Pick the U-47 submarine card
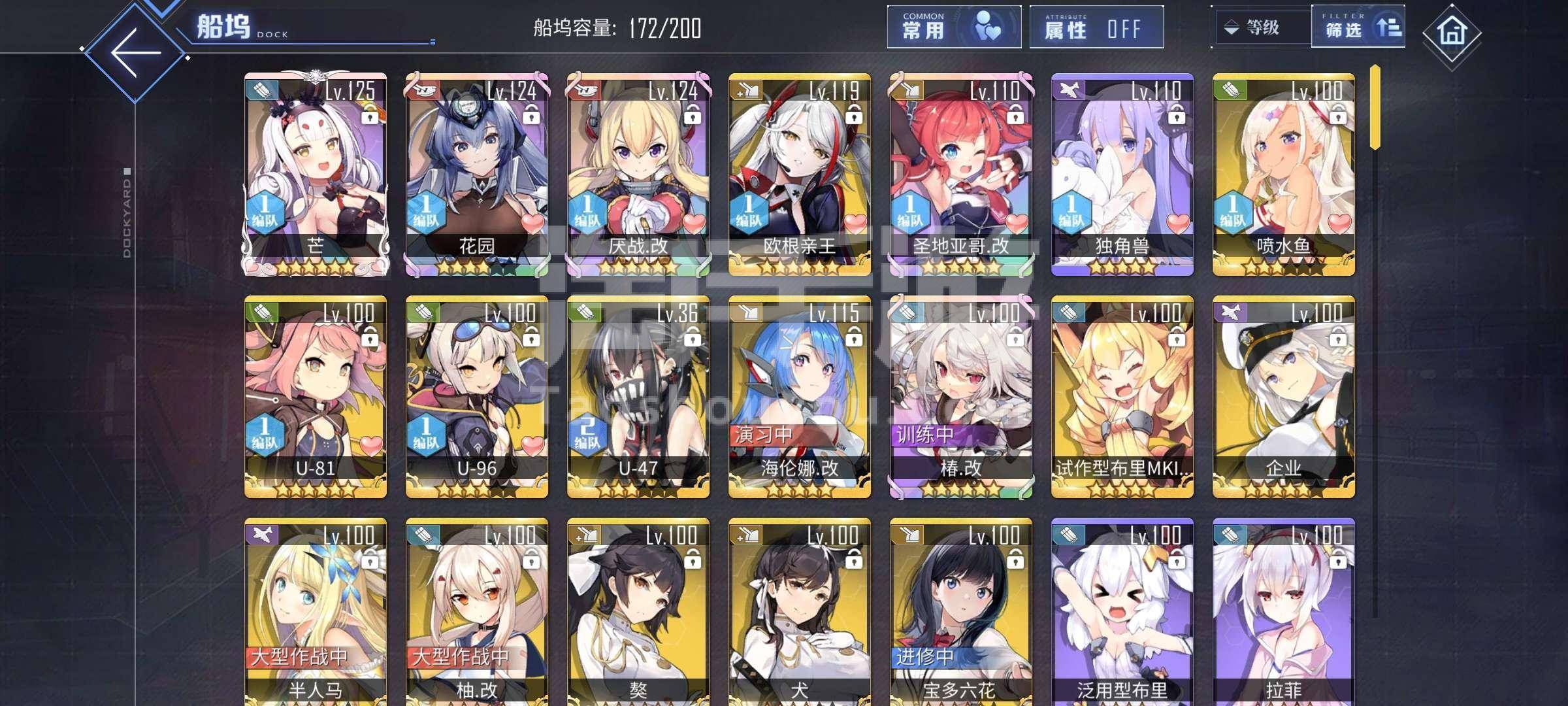The height and width of the screenshot is (706, 1568). tap(638, 396)
